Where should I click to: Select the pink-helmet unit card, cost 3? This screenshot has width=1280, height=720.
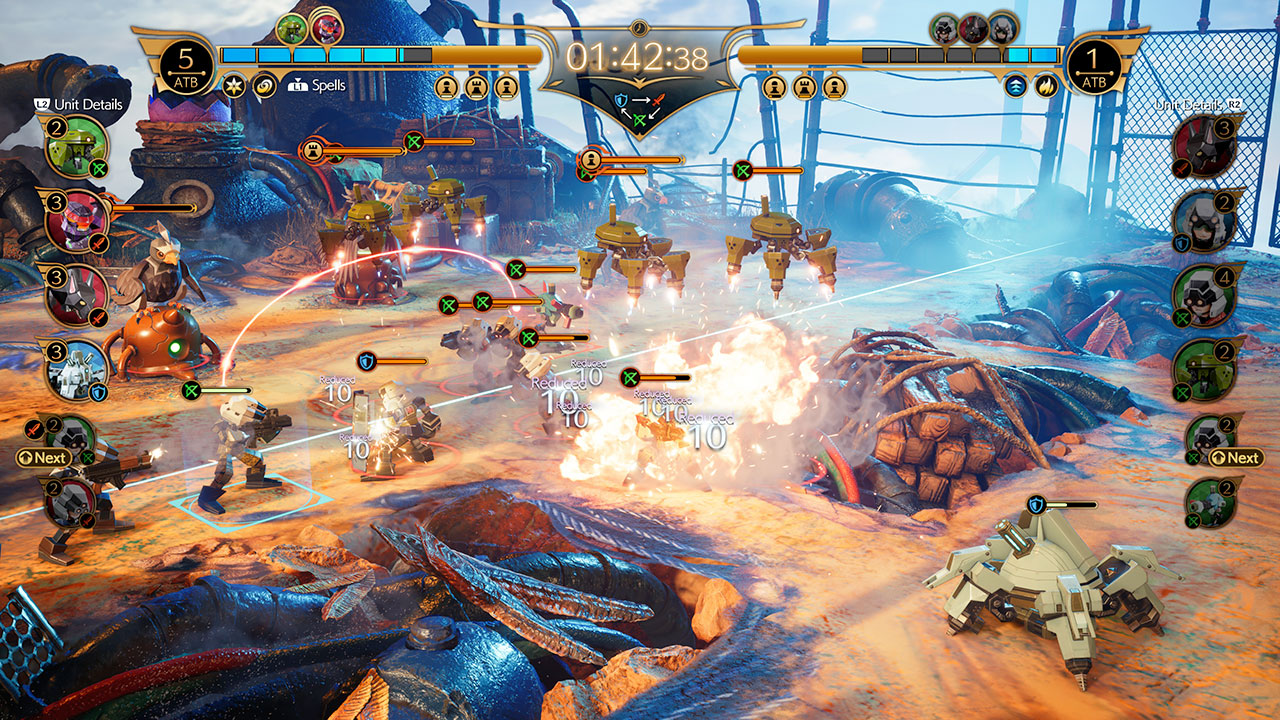coord(77,221)
